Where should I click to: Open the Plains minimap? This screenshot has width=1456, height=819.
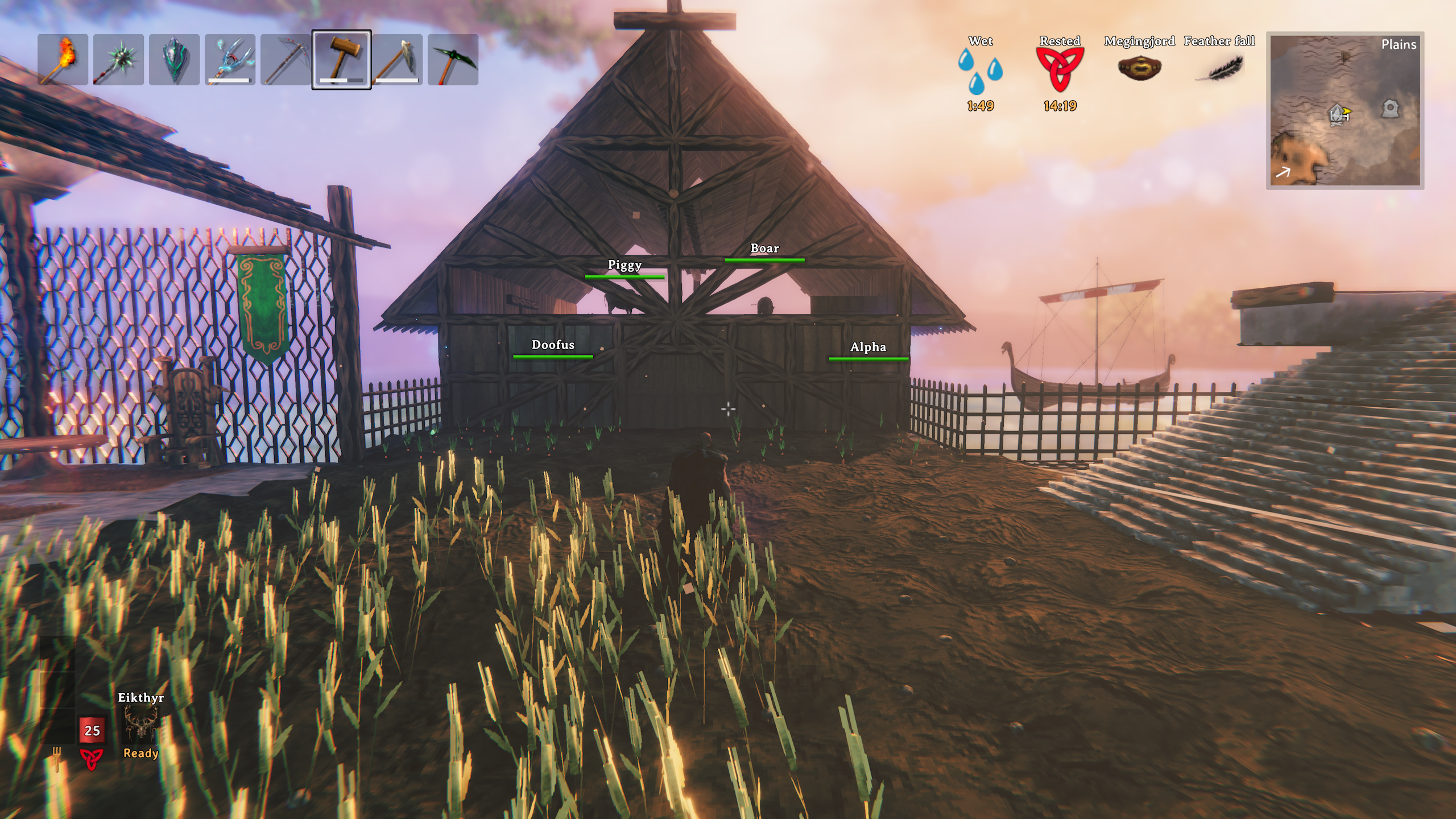(1345, 111)
